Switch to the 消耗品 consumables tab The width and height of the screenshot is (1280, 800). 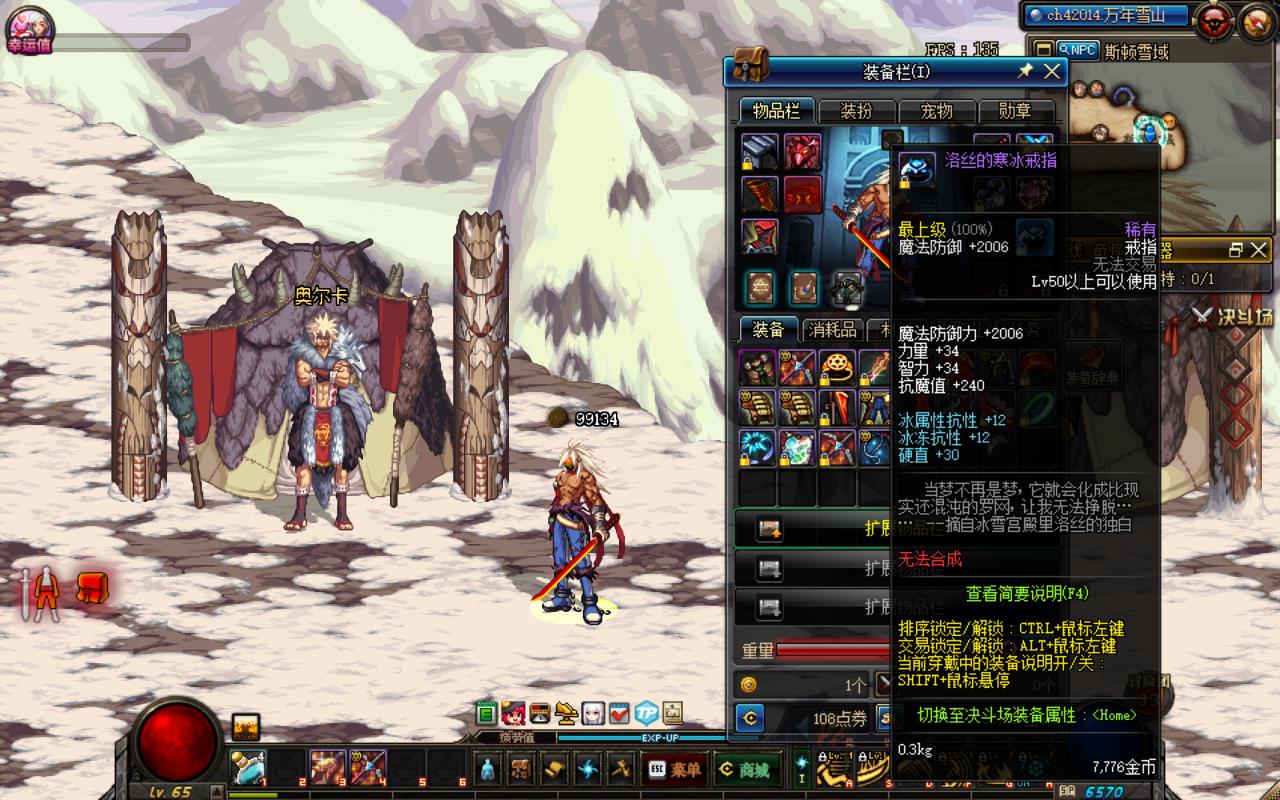(x=833, y=330)
